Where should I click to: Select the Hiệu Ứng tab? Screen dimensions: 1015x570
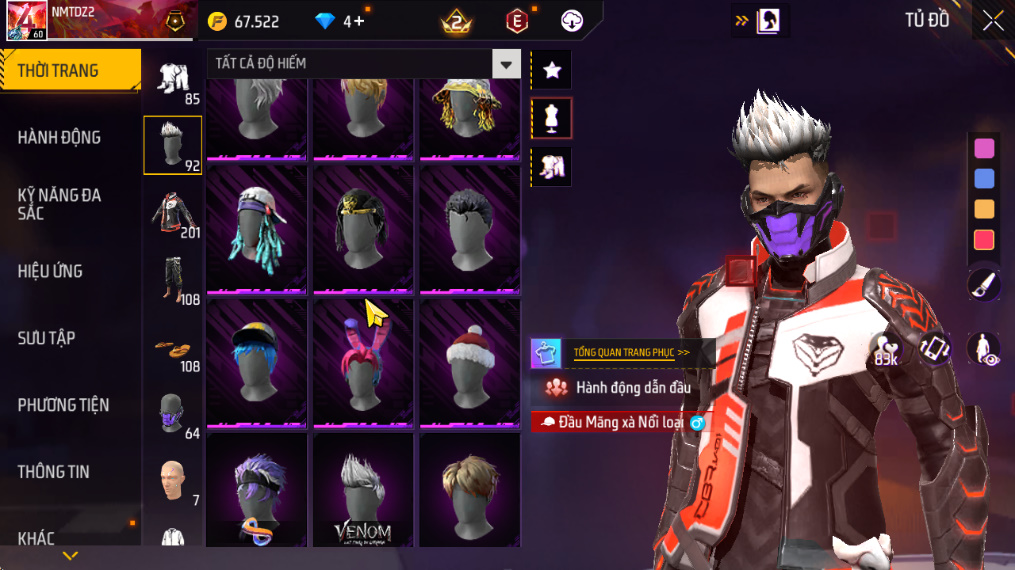[x=50, y=271]
